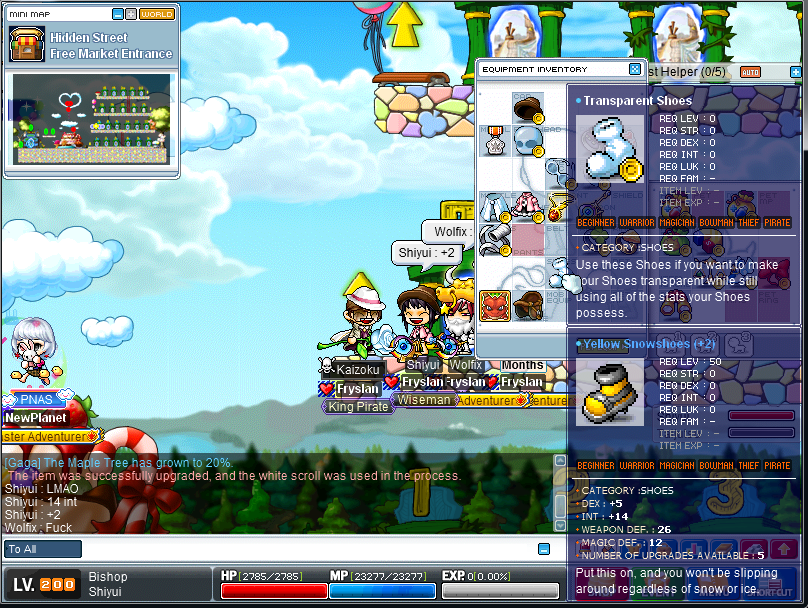
Task: Click the chat log scrollbar
Action: [560, 495]
